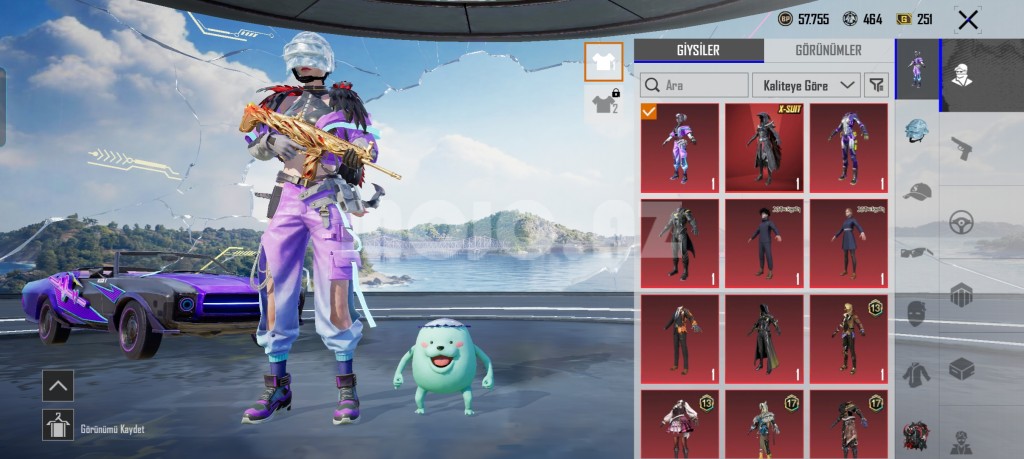This screenshot has width=1024, height=459.
Task: Open the filter funnel options
Action: (x=876, y=85)
